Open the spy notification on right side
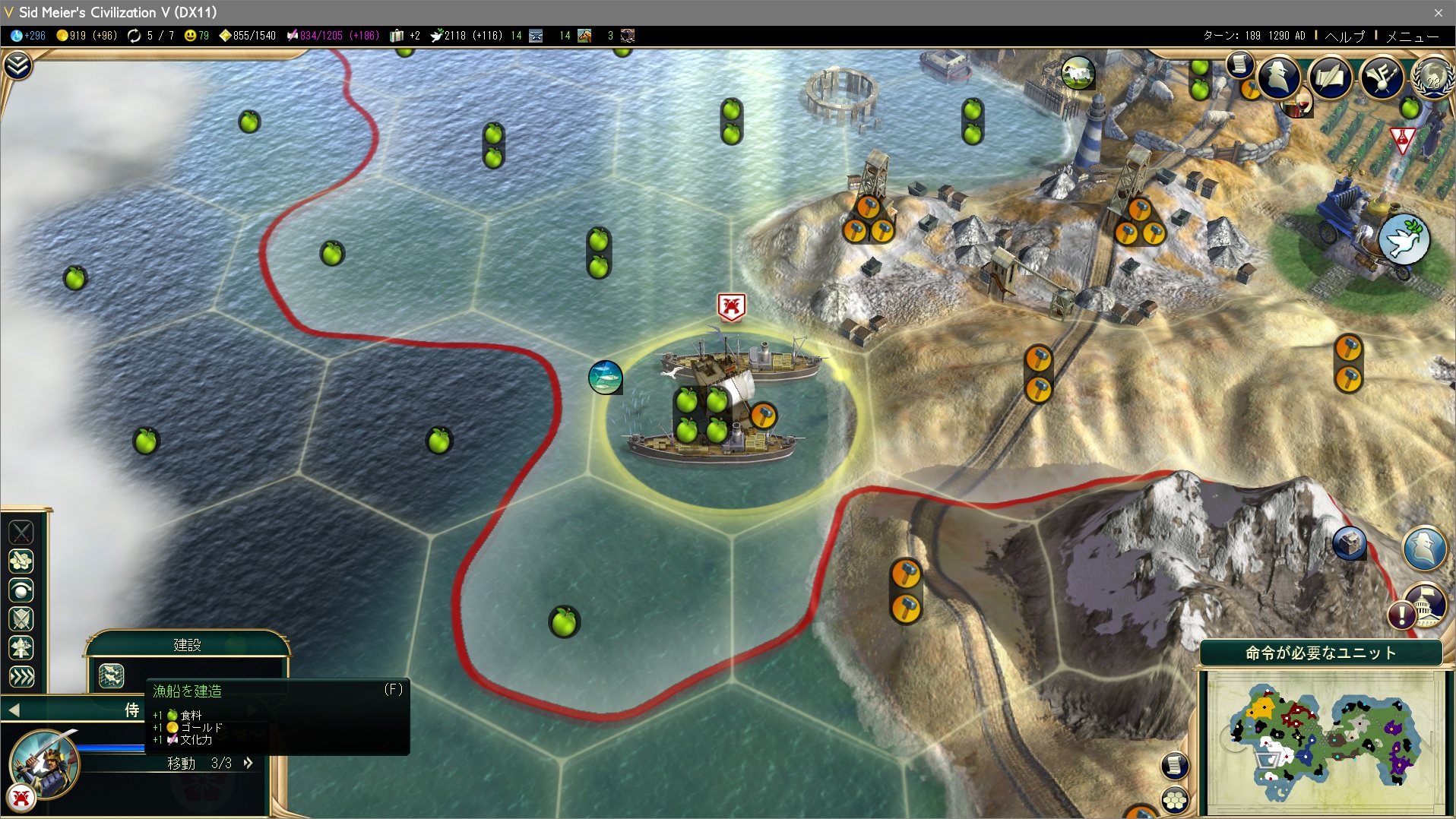 point(1424,547)
